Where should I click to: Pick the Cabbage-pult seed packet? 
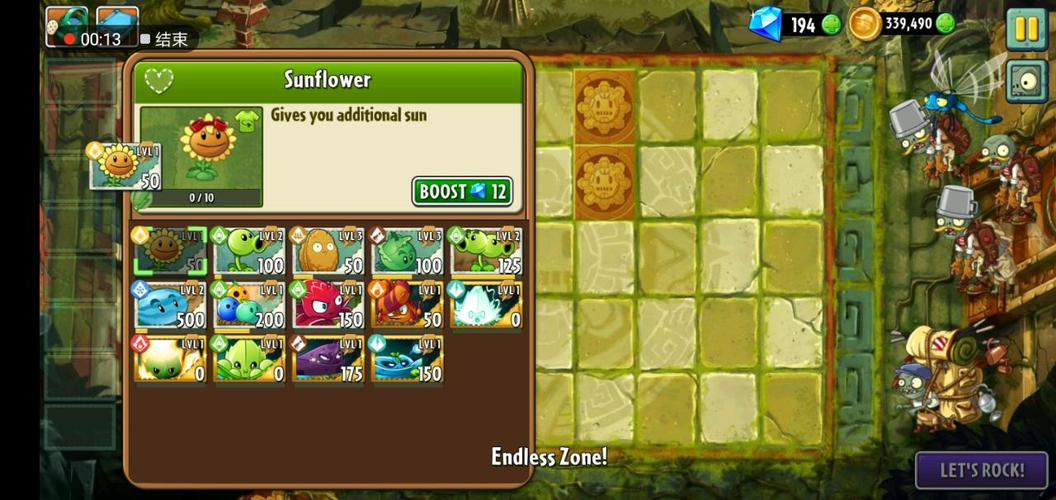408,252
